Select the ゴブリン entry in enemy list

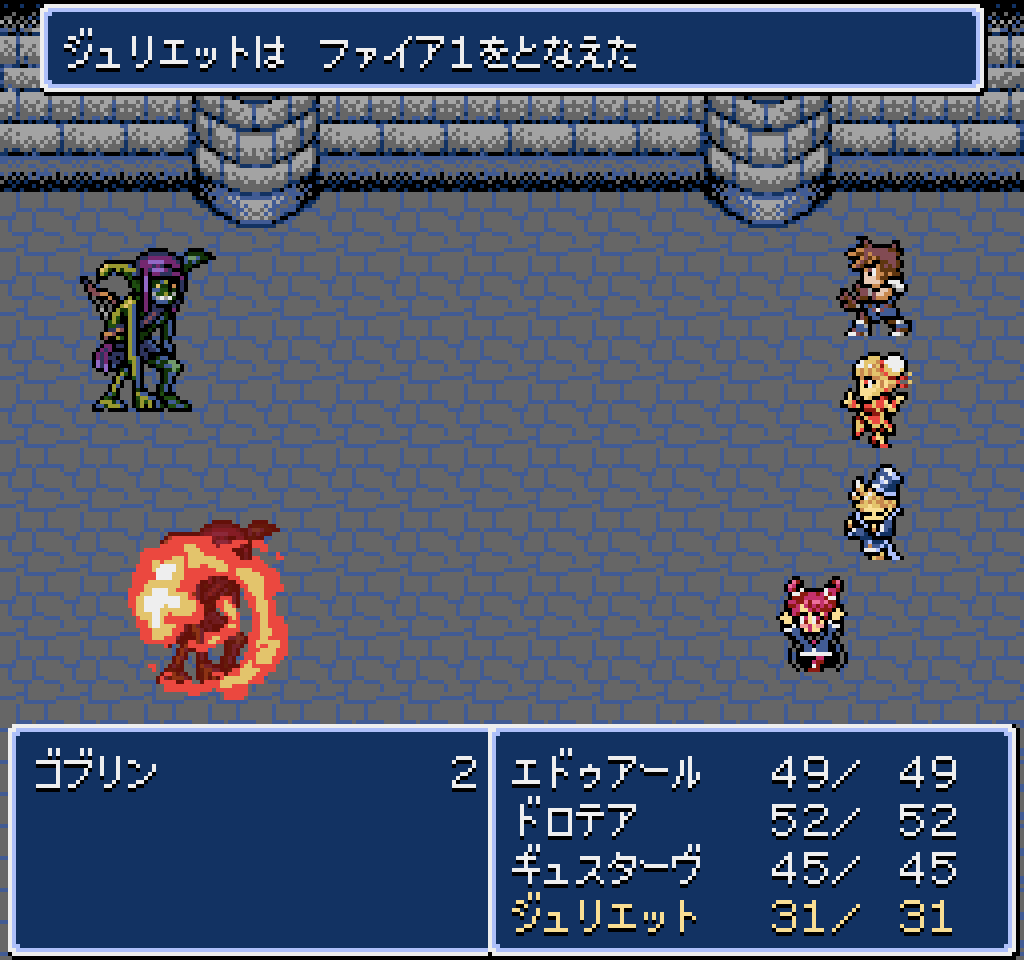(x=96, y=773)
